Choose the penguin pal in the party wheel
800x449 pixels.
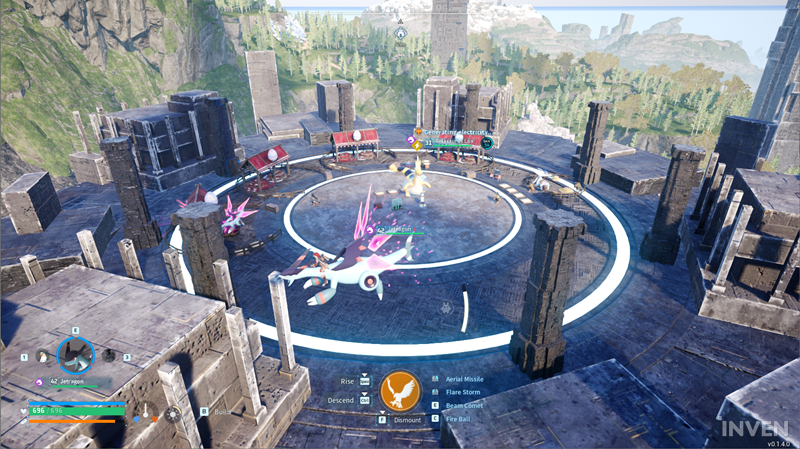(42, 356)
